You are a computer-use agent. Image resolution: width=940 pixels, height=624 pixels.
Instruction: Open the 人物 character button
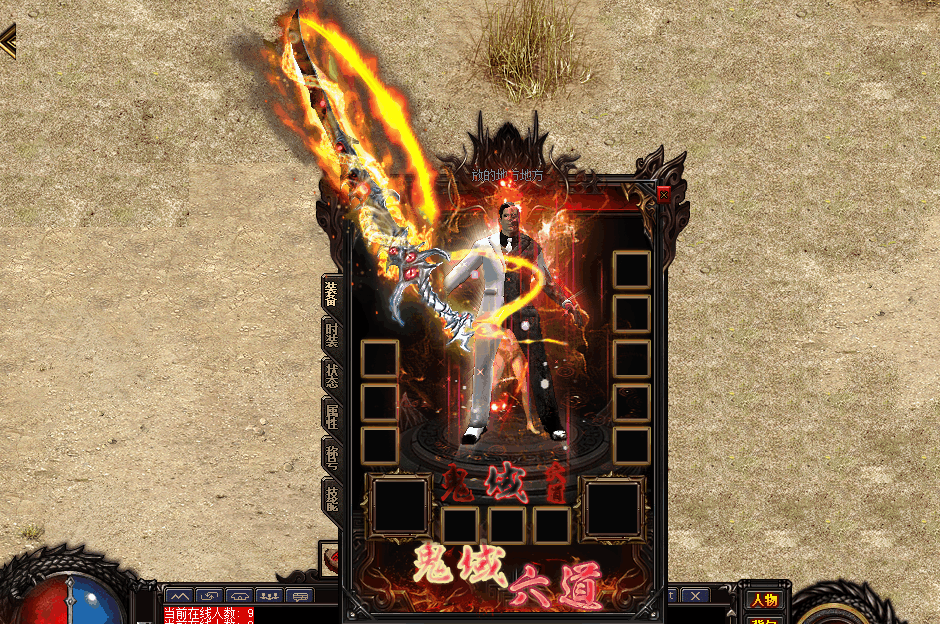[765, 600]
